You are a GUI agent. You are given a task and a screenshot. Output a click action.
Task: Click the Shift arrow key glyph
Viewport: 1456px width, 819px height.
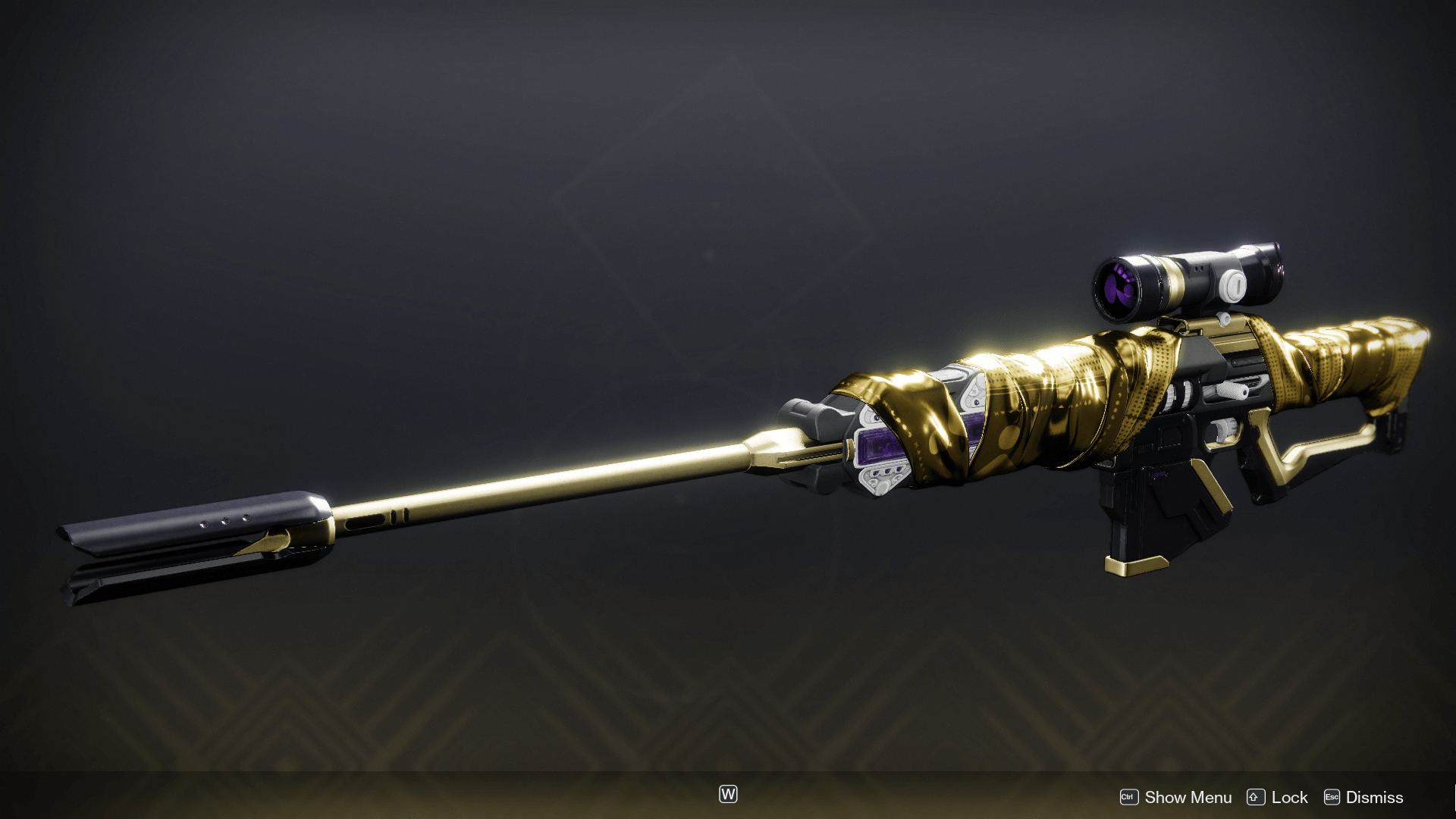coord(1255,797)
